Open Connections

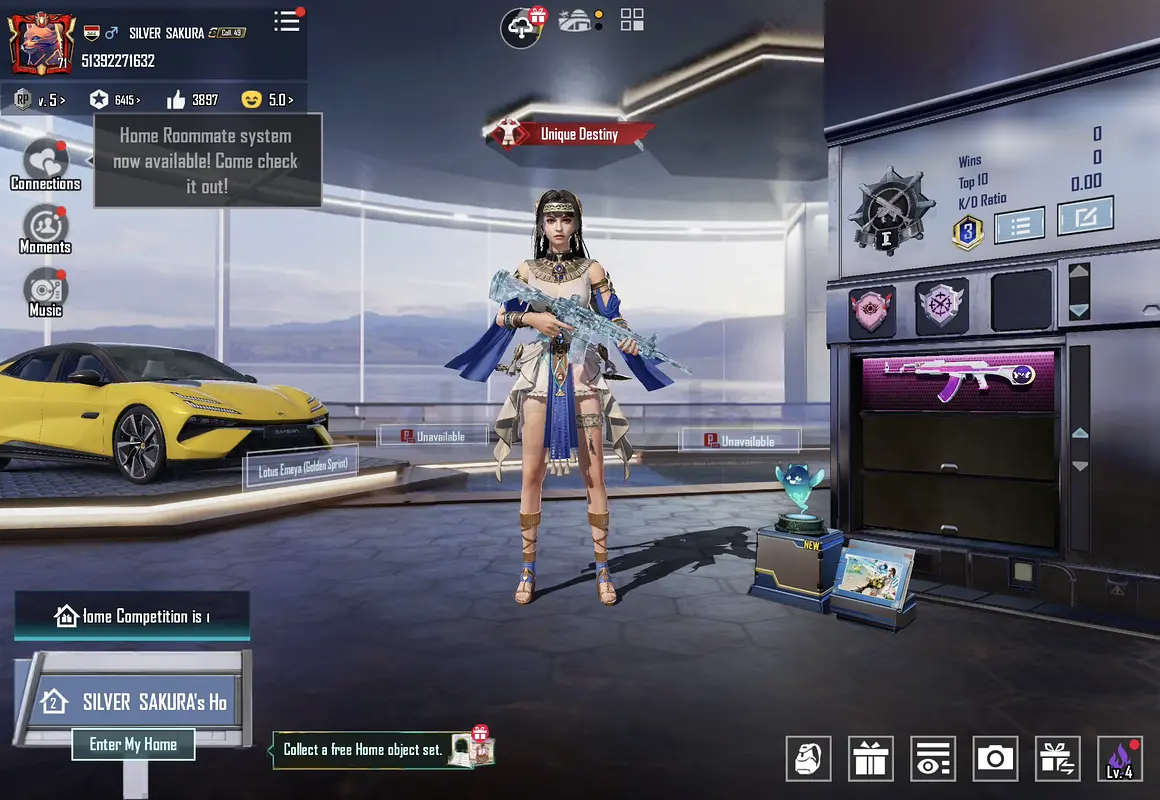(45, 165)
